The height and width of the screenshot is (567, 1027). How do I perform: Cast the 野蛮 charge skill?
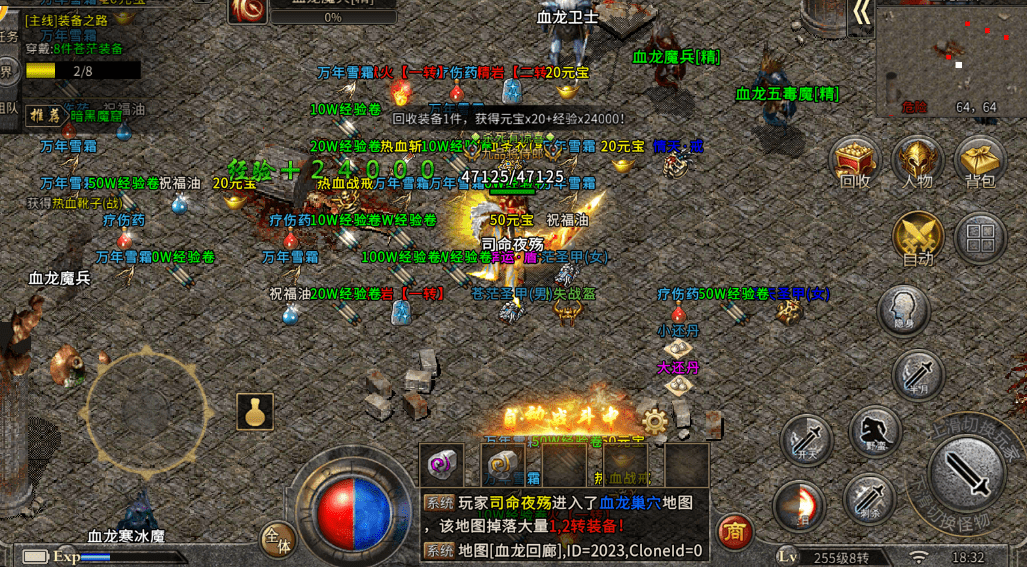coord(875,430)
